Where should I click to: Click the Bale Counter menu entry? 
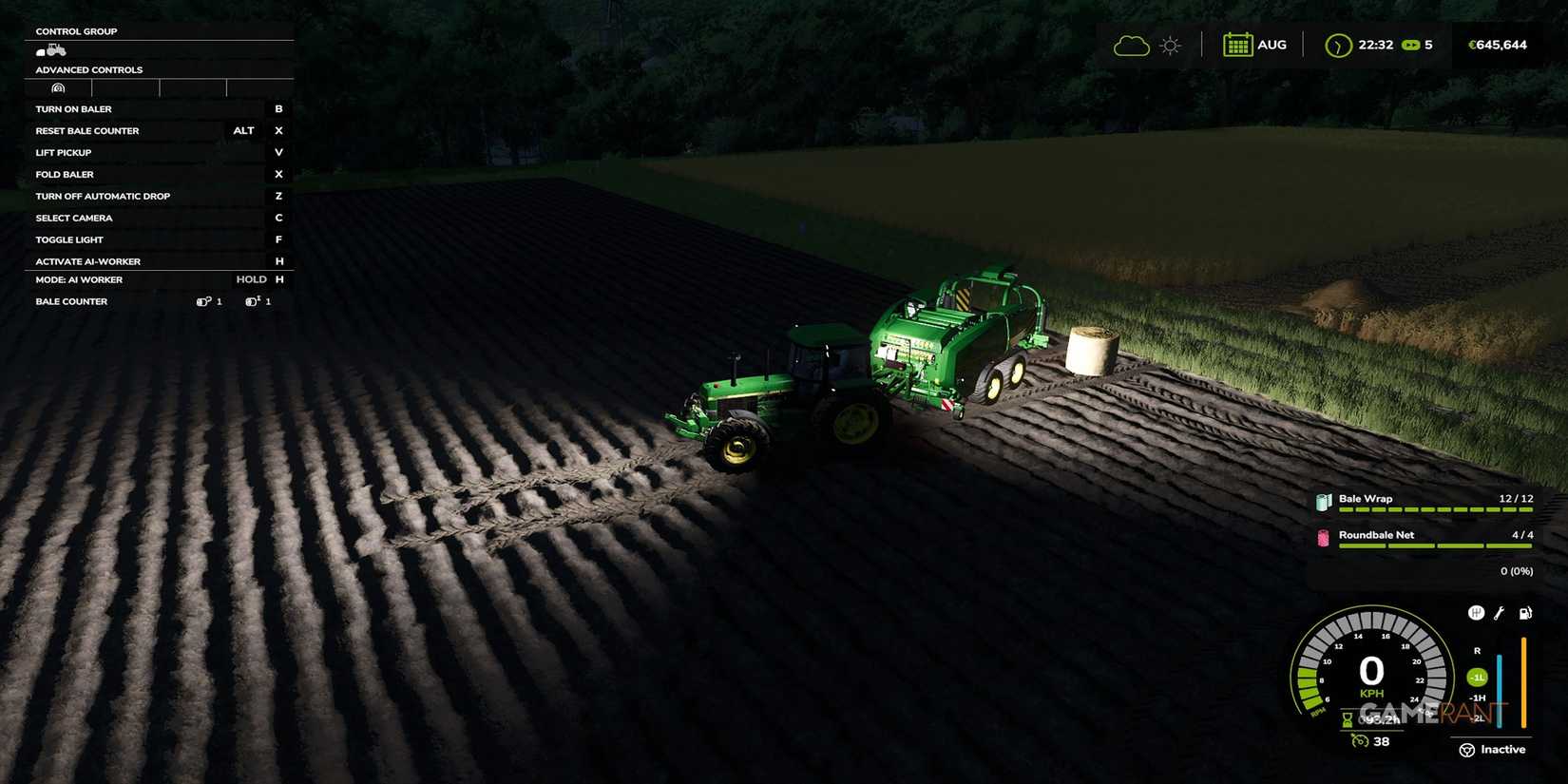(71, 301)
